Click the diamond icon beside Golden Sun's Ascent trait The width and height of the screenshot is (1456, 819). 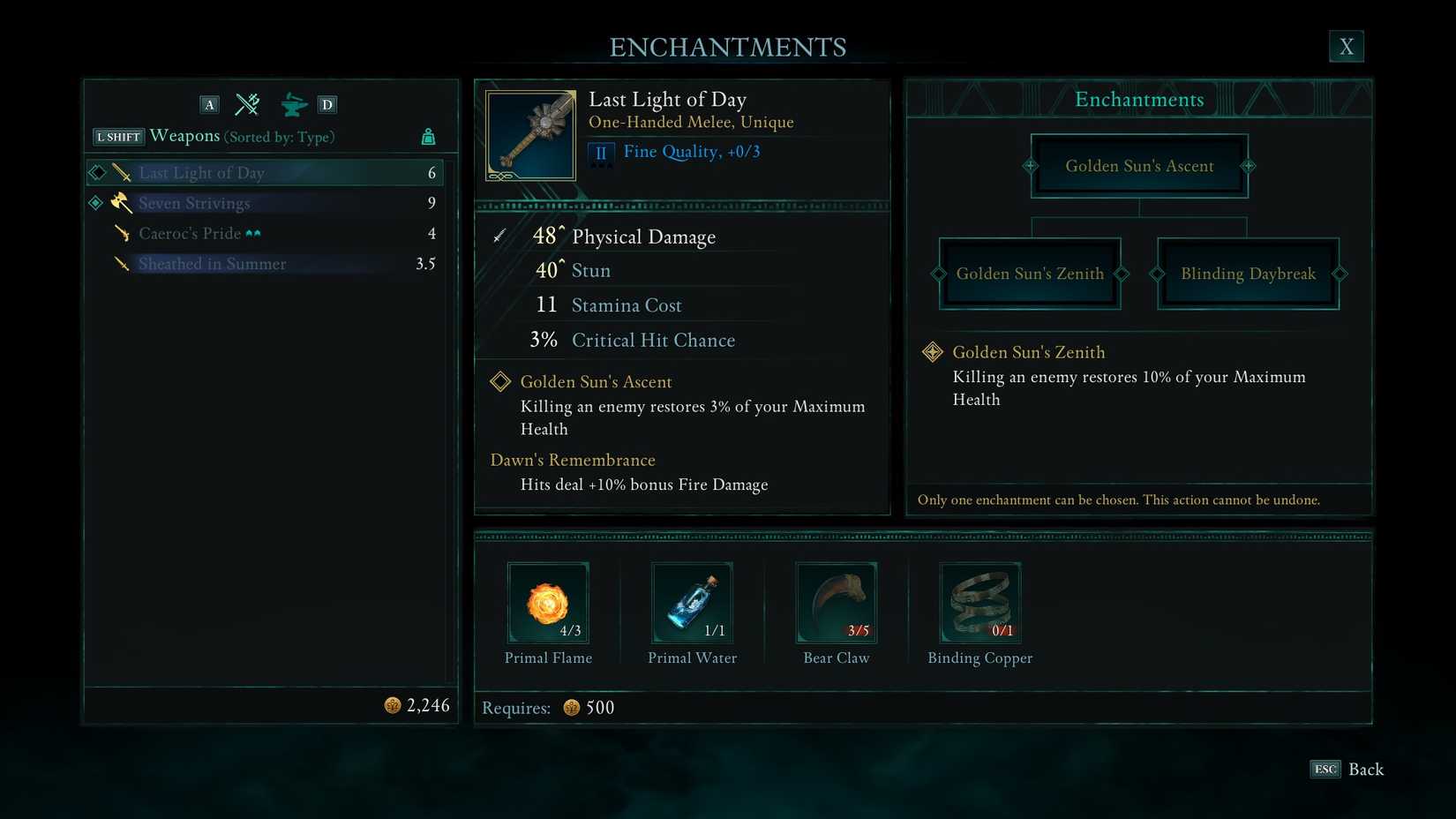(x=500, y=381)
